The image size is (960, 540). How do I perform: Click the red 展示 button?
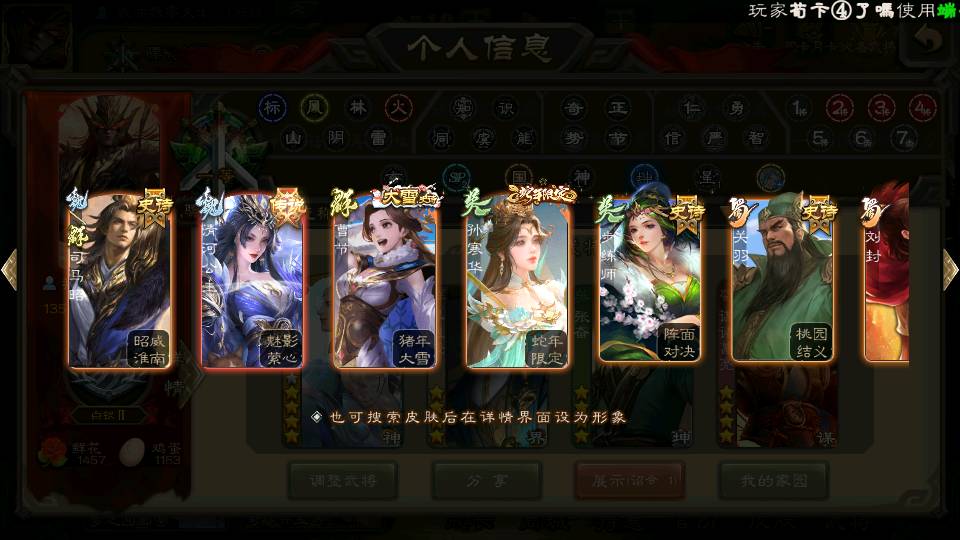(x=629, y=481)
